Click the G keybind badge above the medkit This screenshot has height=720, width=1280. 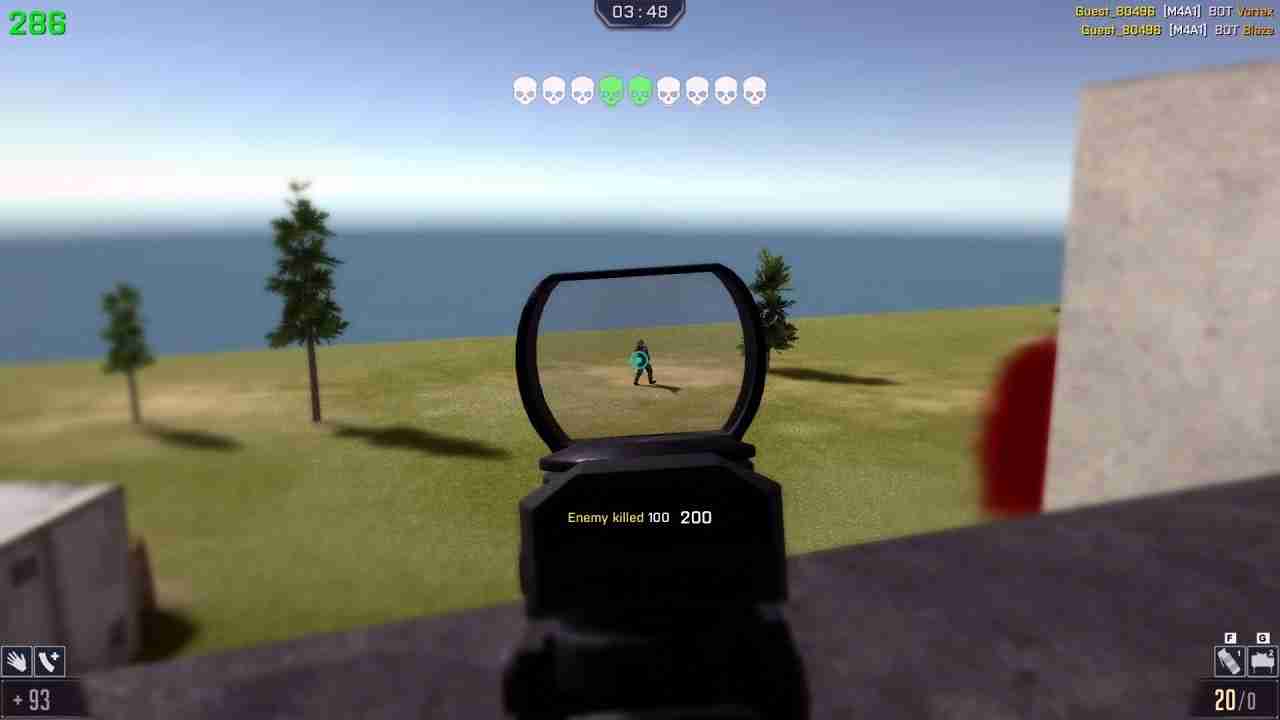pyautogui.click(x=1260, y=636)
